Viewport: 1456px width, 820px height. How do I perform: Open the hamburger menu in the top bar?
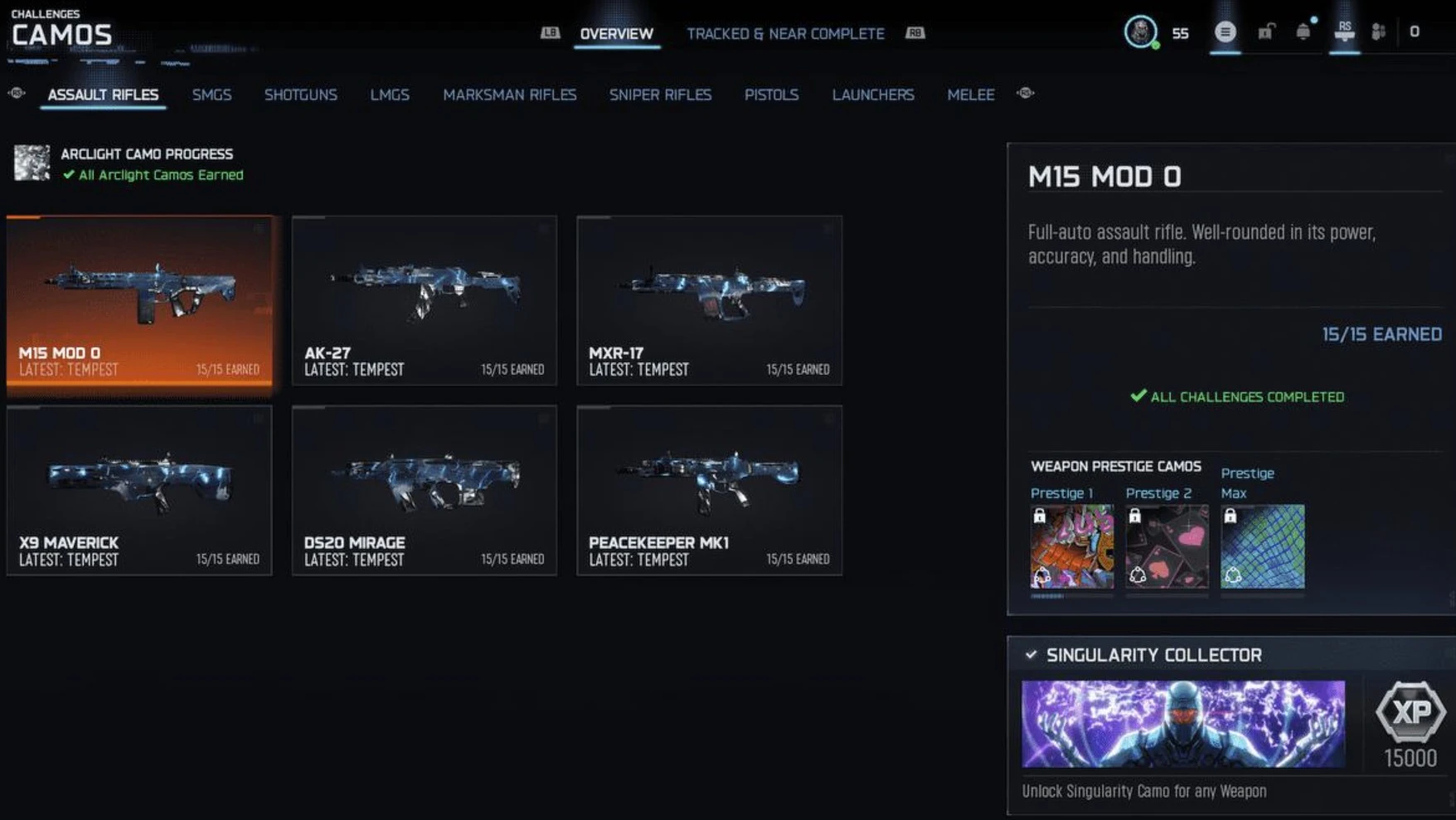(1225, 32)
